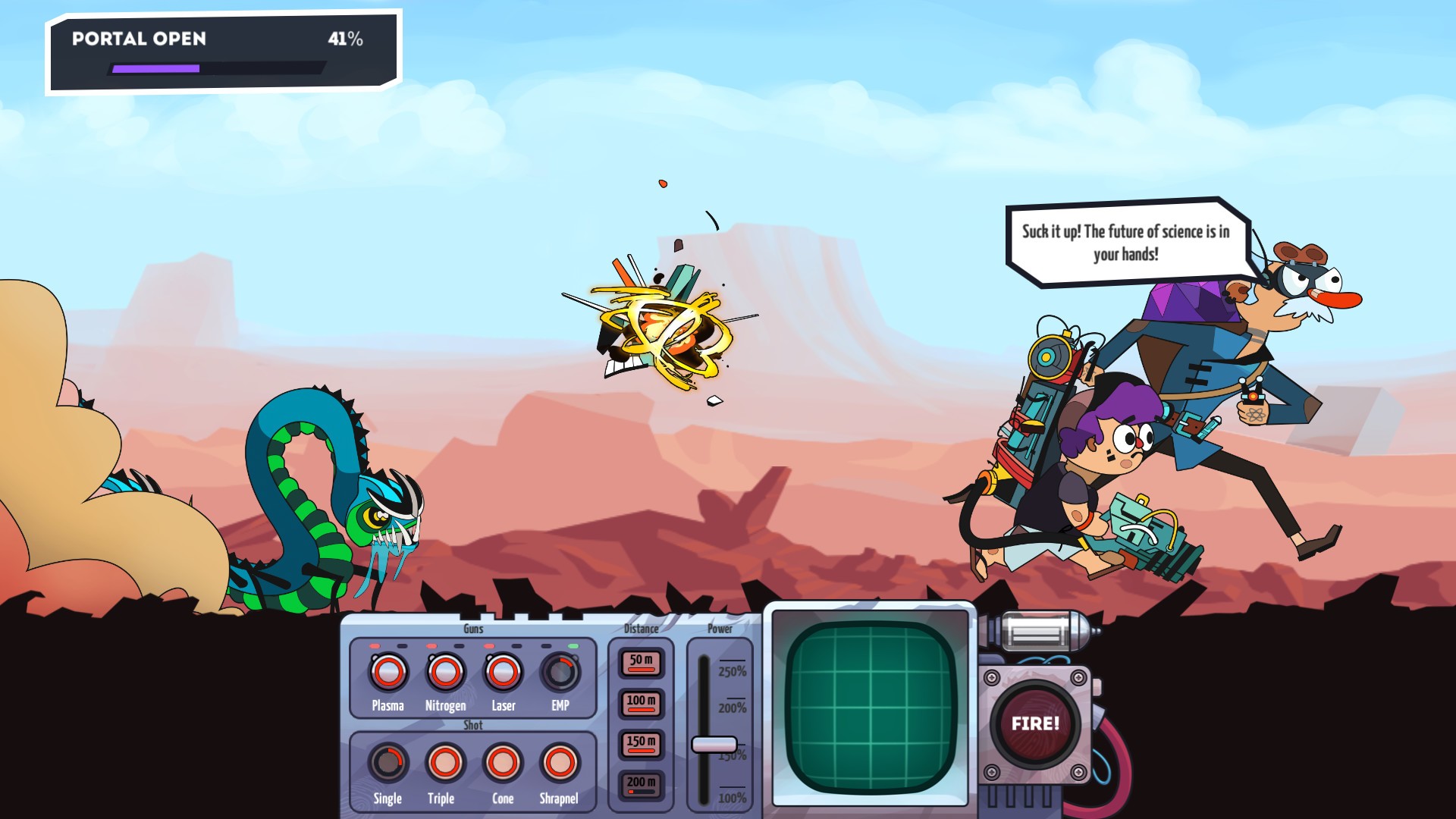Enable the 50 m distance setting

pos(639,662)
